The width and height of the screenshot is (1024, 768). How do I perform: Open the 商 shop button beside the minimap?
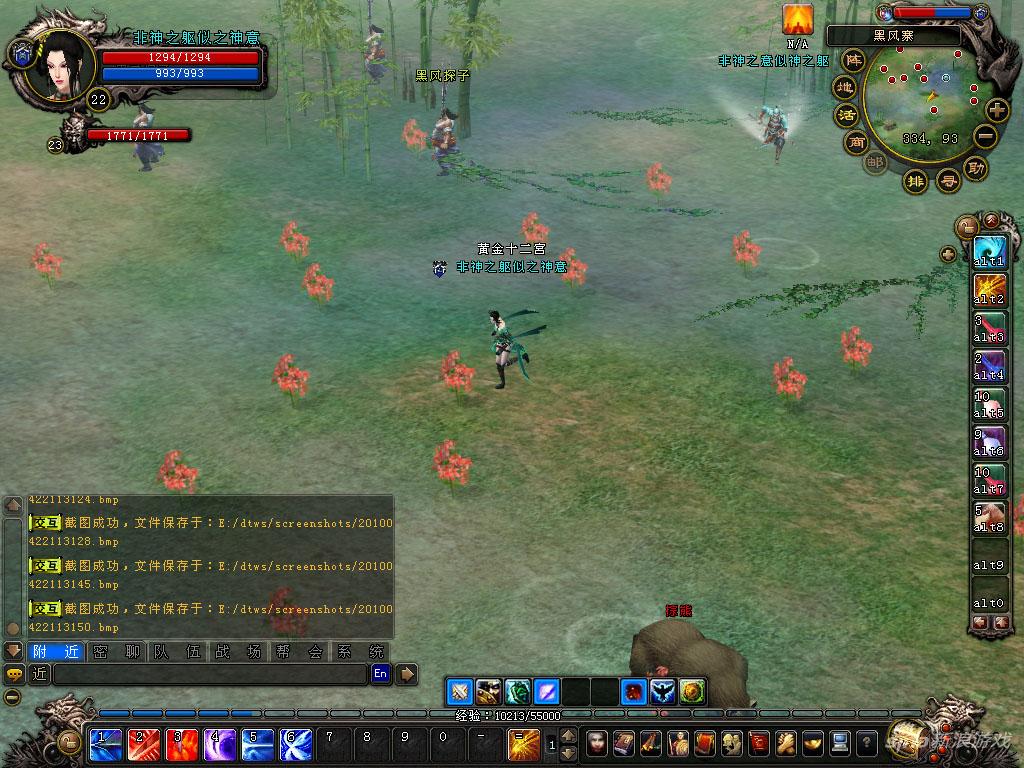pyautogui.click(x=857, y=142)
